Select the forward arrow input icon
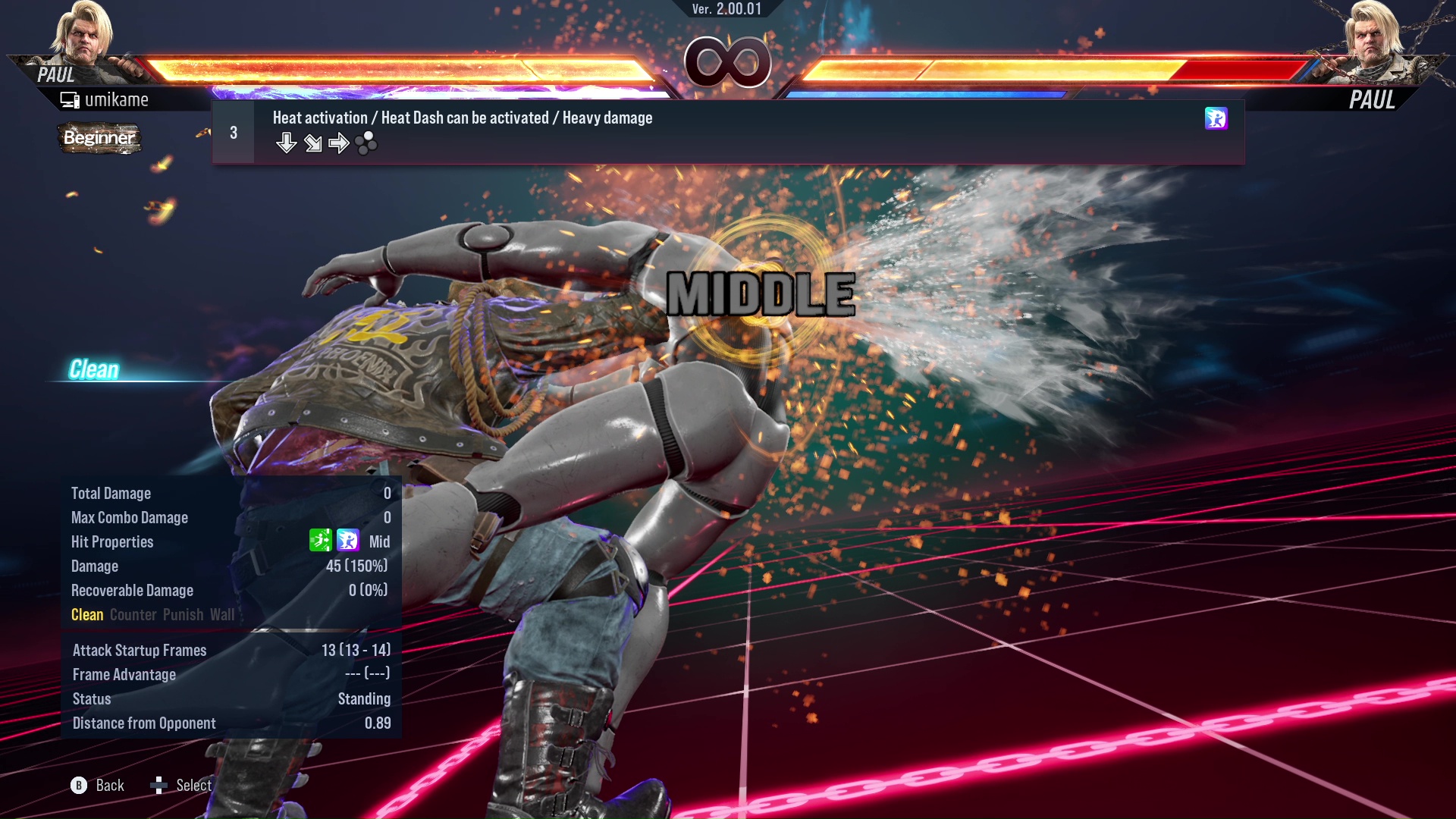Screen dimensions: 1456x819 tap(339, 143)
